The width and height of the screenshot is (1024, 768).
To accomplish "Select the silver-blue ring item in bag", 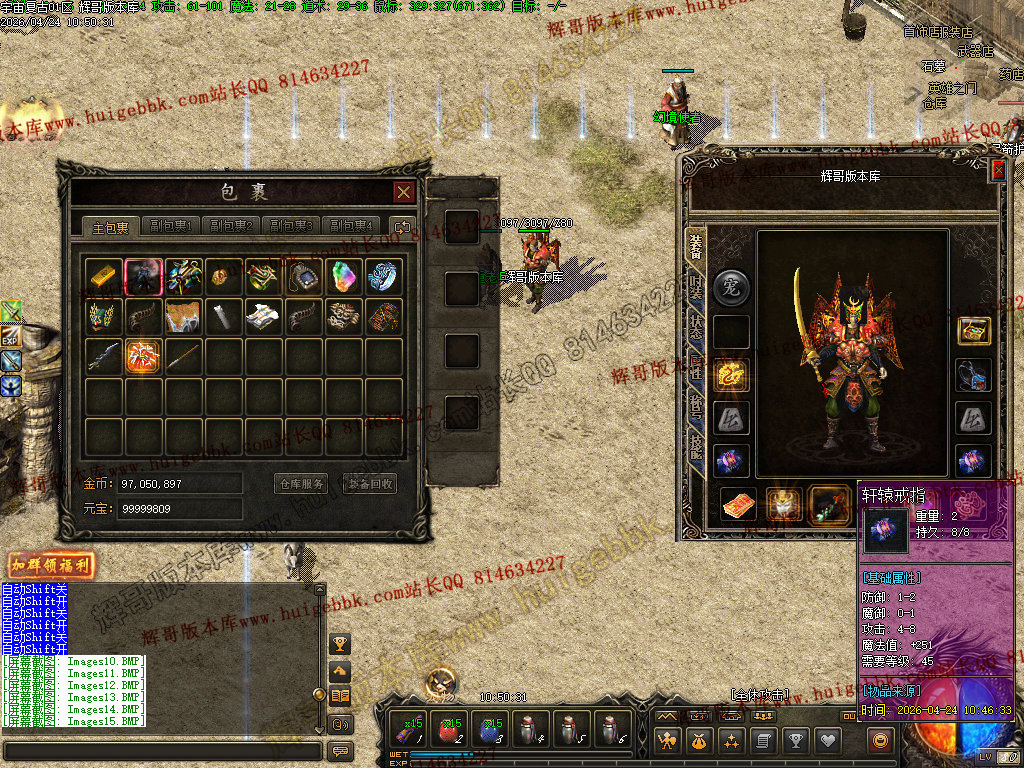I will tap(383, 277).
